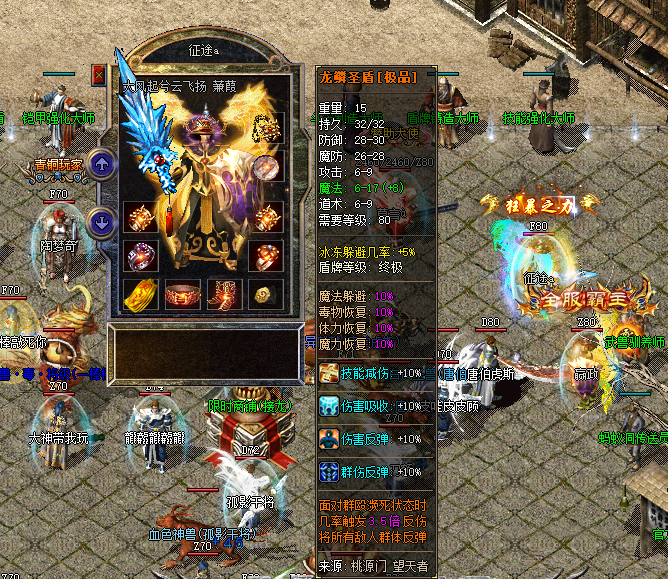
Task: Select the red-orange ring slot
Action: point(265,255)
